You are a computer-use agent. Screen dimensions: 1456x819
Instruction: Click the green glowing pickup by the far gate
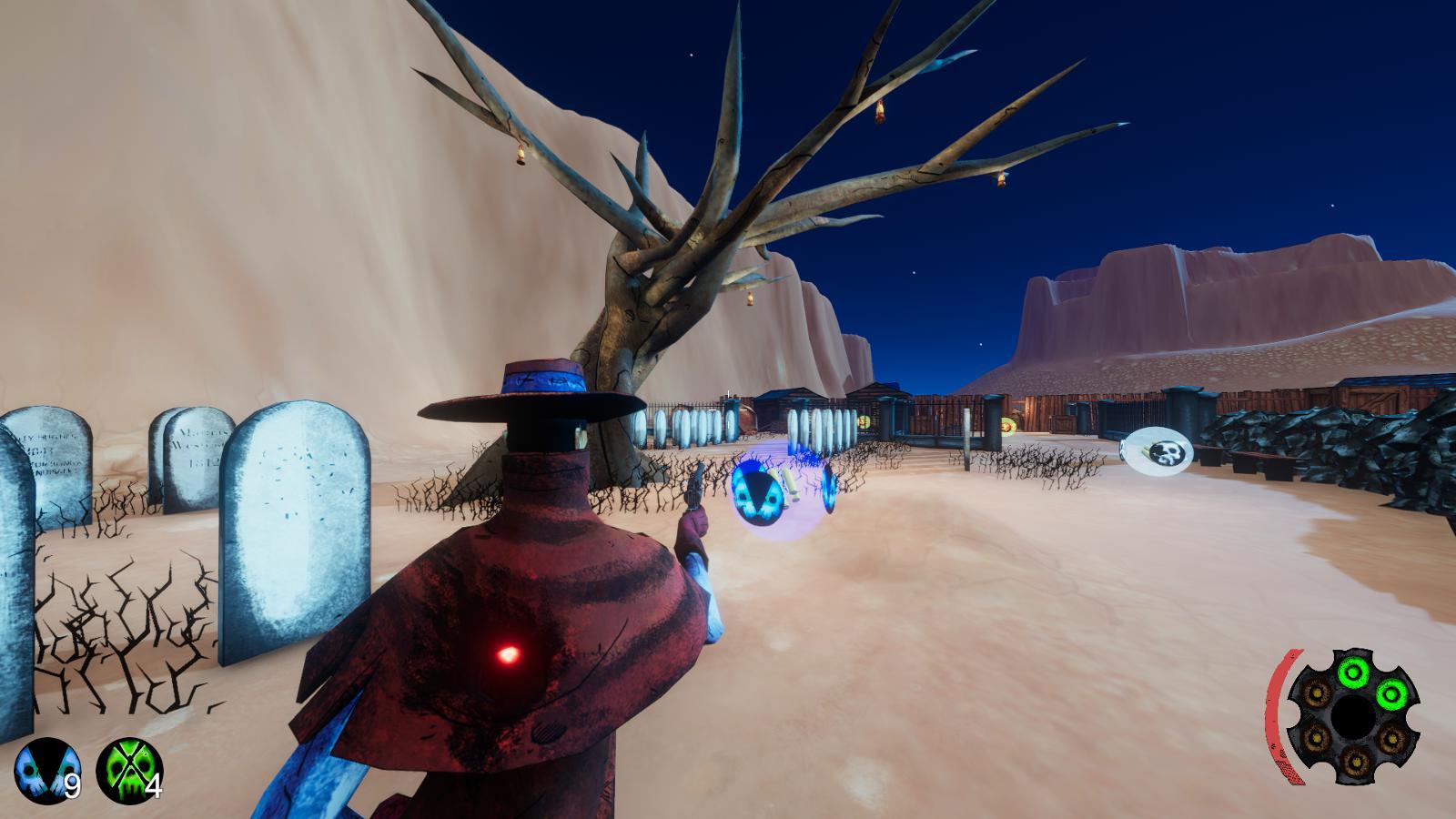pyautogui.click(x=1007, y=425)
